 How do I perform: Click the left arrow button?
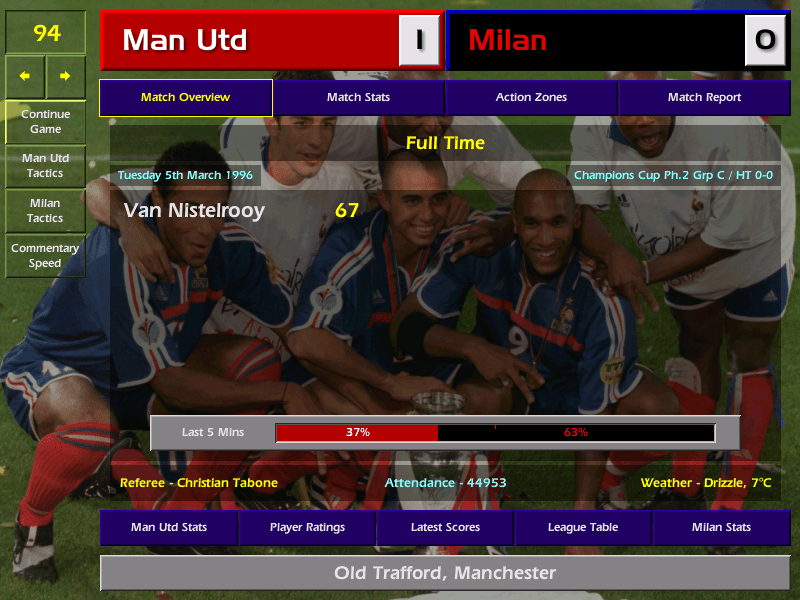coord(25,76)
